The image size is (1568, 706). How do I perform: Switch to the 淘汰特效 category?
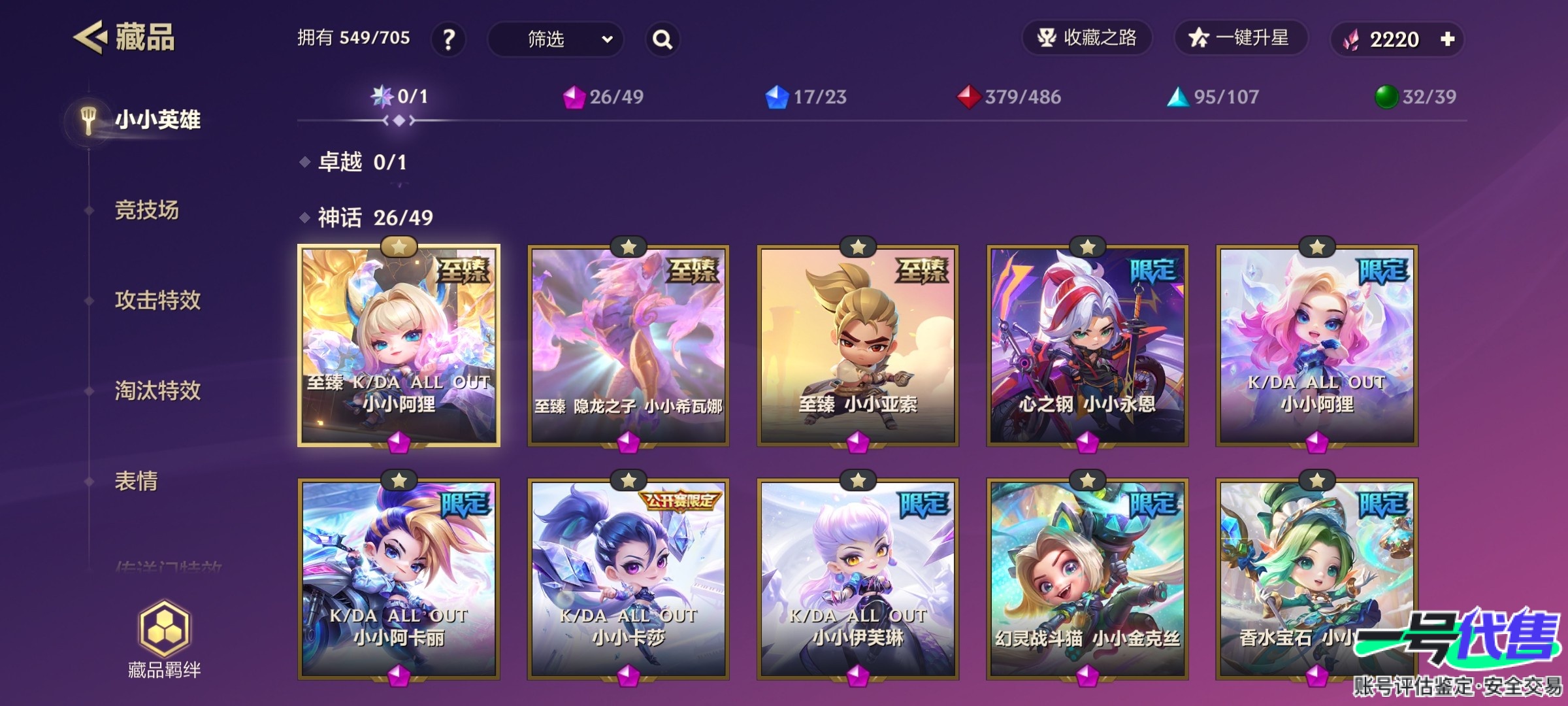[x=157, y=391]
